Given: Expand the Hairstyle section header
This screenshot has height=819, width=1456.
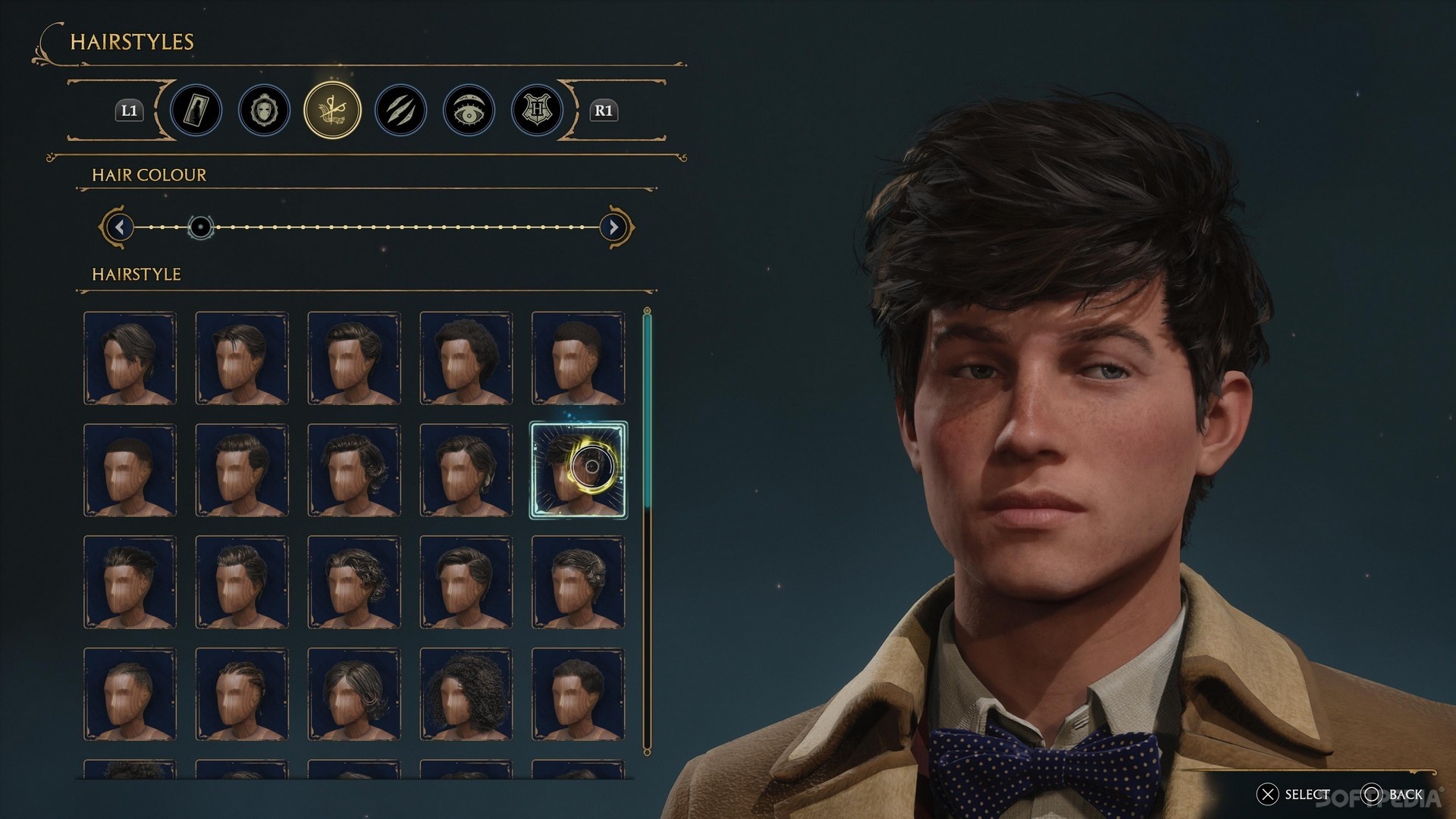Looking at the screenshot, I should pos(135,275).
